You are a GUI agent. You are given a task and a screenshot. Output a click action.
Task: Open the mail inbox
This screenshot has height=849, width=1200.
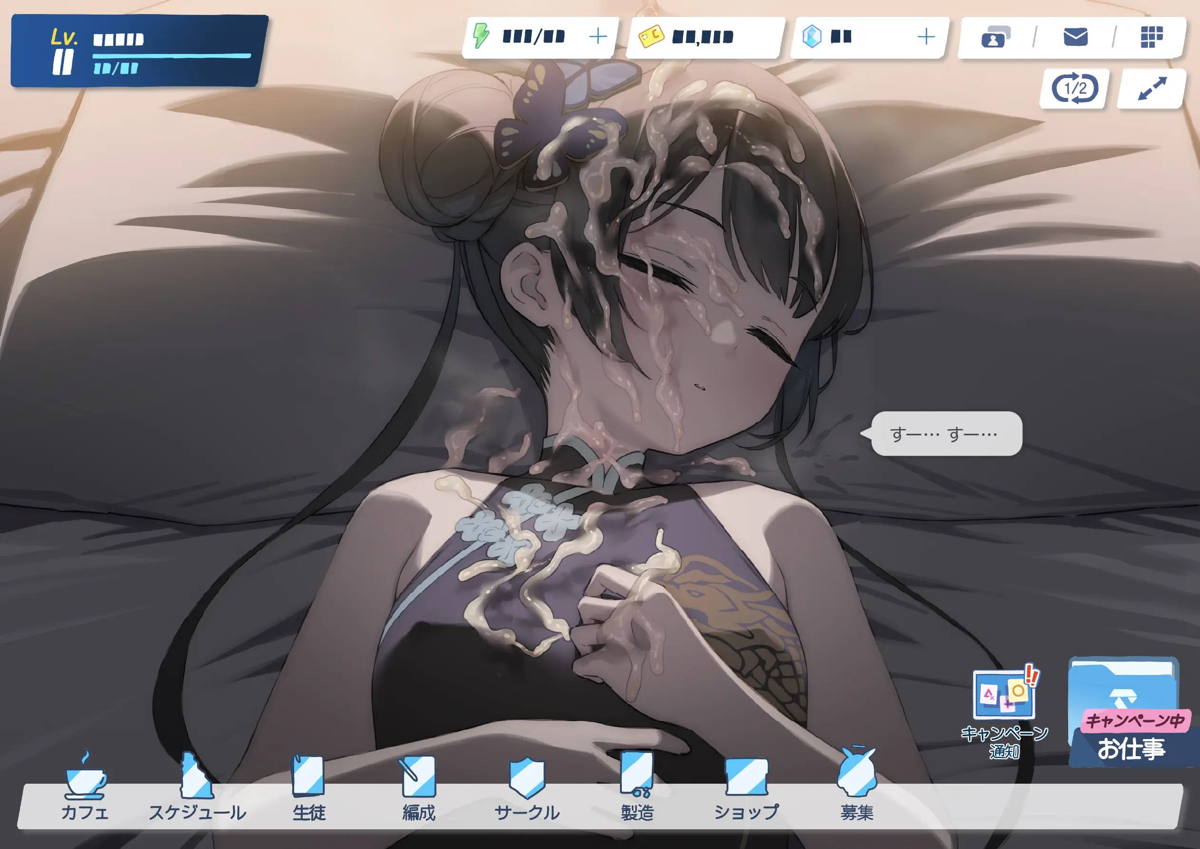click(1075, 37)
